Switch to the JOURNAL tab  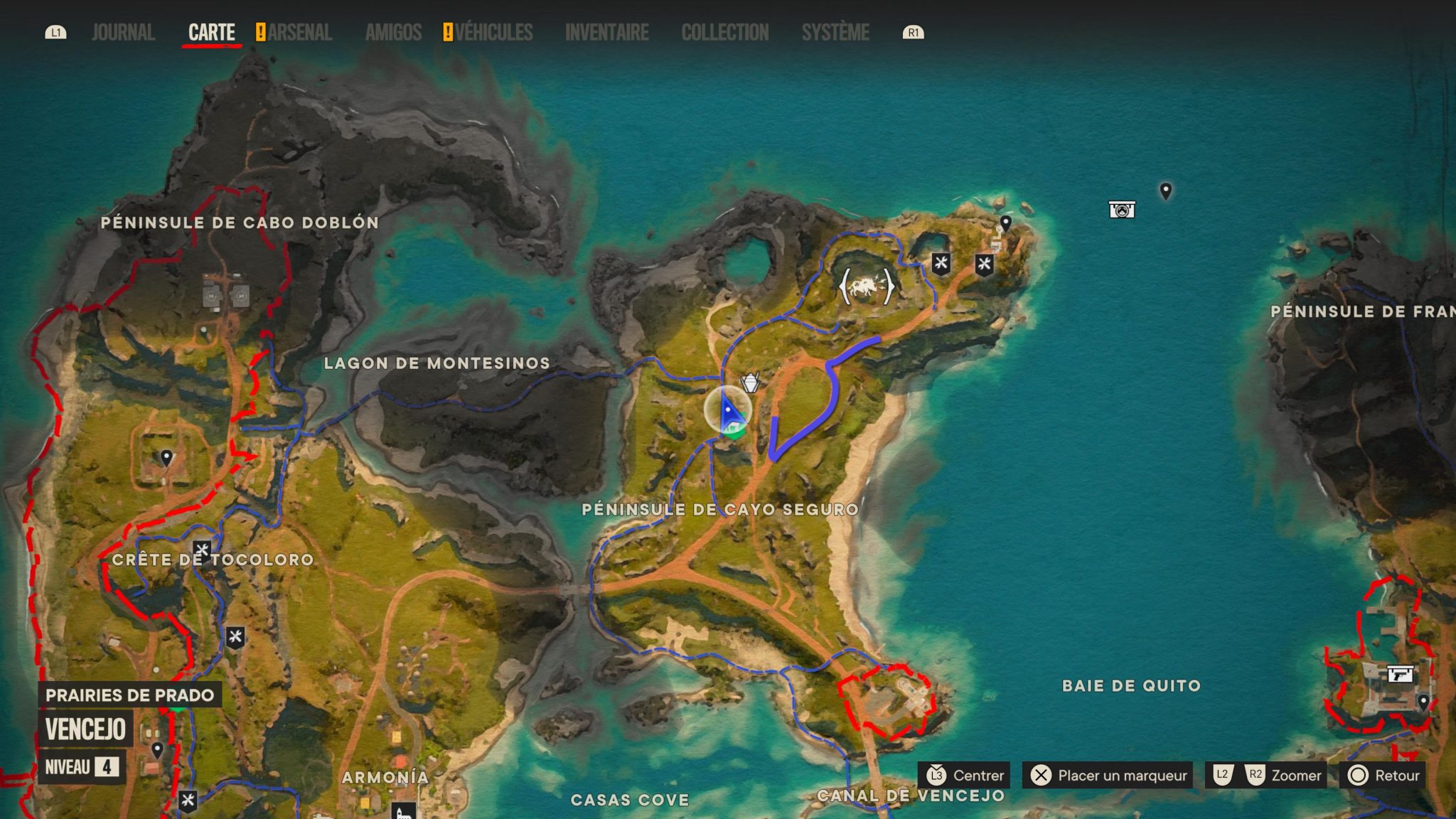click(x=122, y=32)
